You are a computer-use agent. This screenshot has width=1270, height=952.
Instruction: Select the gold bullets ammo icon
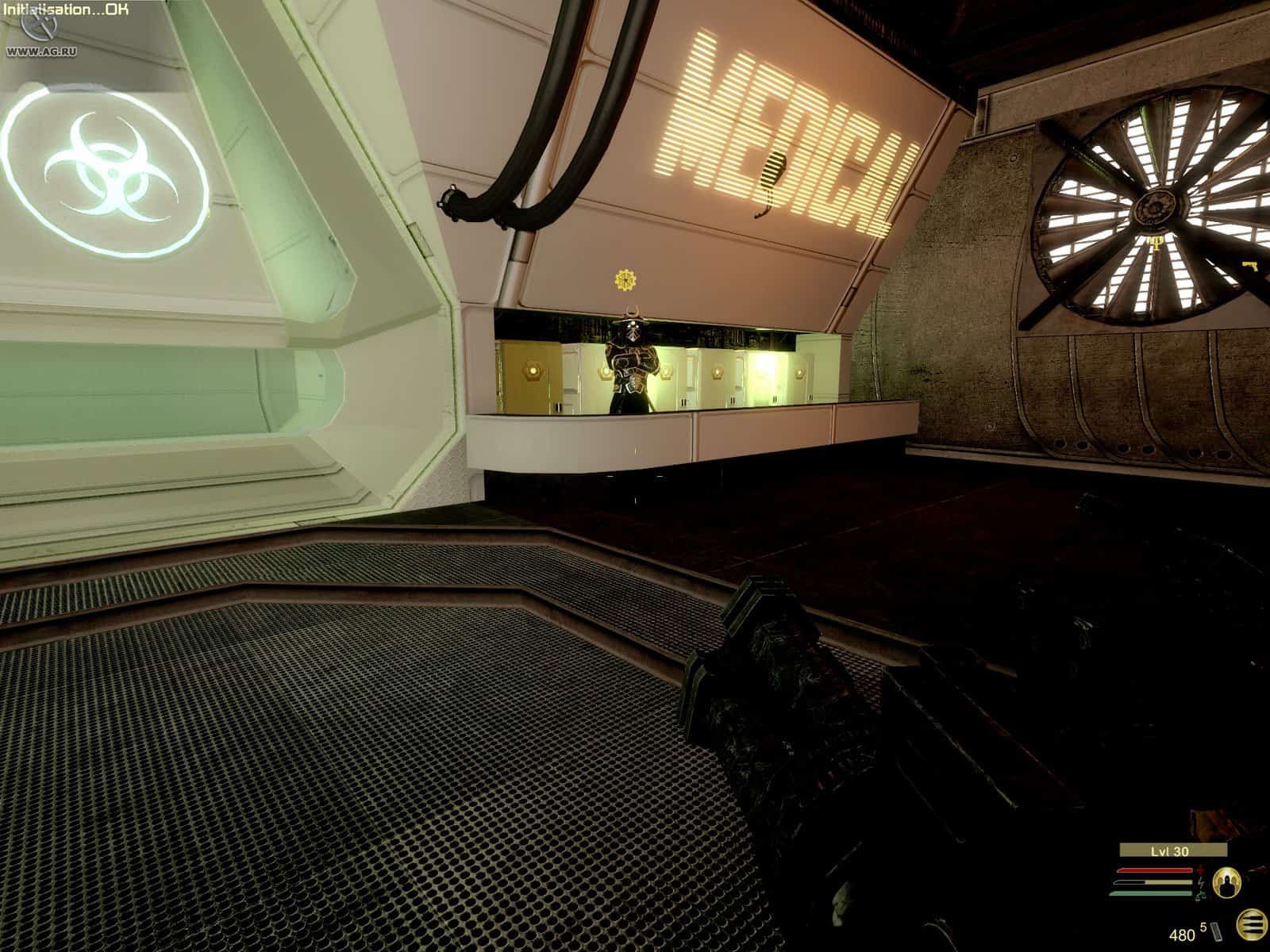tap(1253, 923)
